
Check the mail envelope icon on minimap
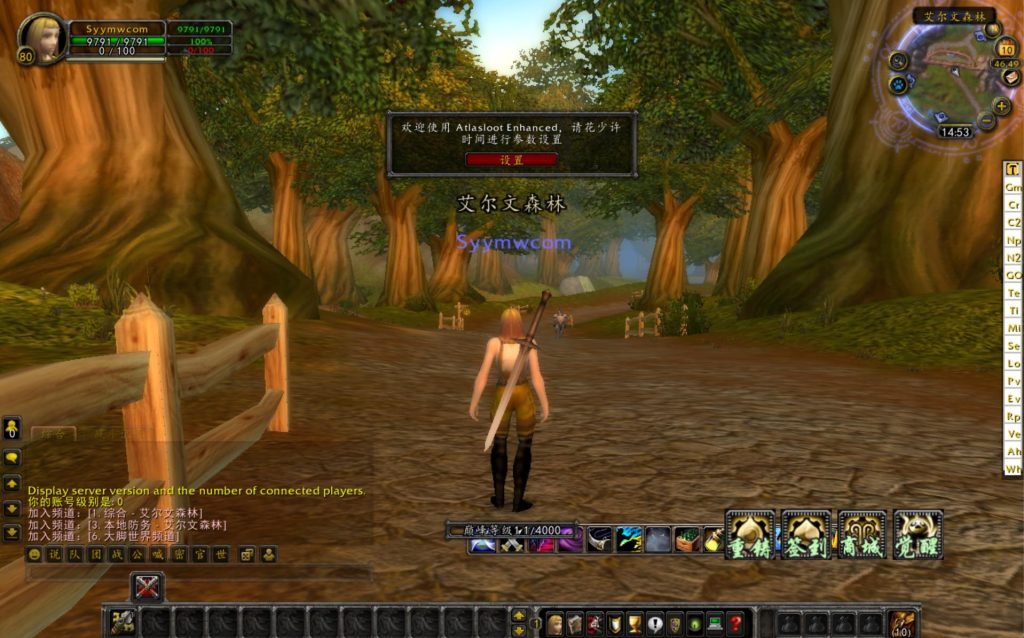tap(1012, 78)
